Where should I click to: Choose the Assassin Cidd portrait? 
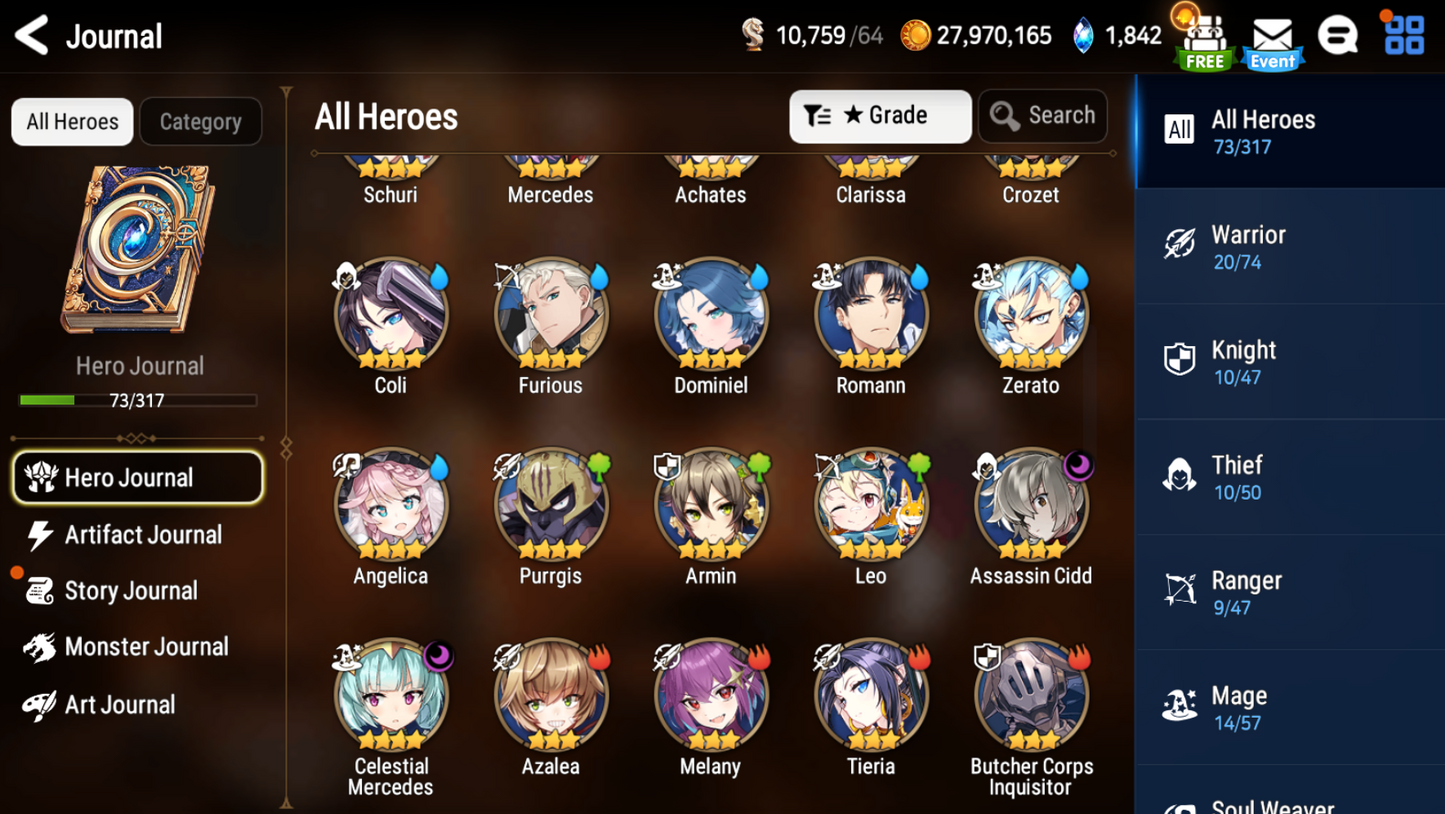coord(1030,506)
